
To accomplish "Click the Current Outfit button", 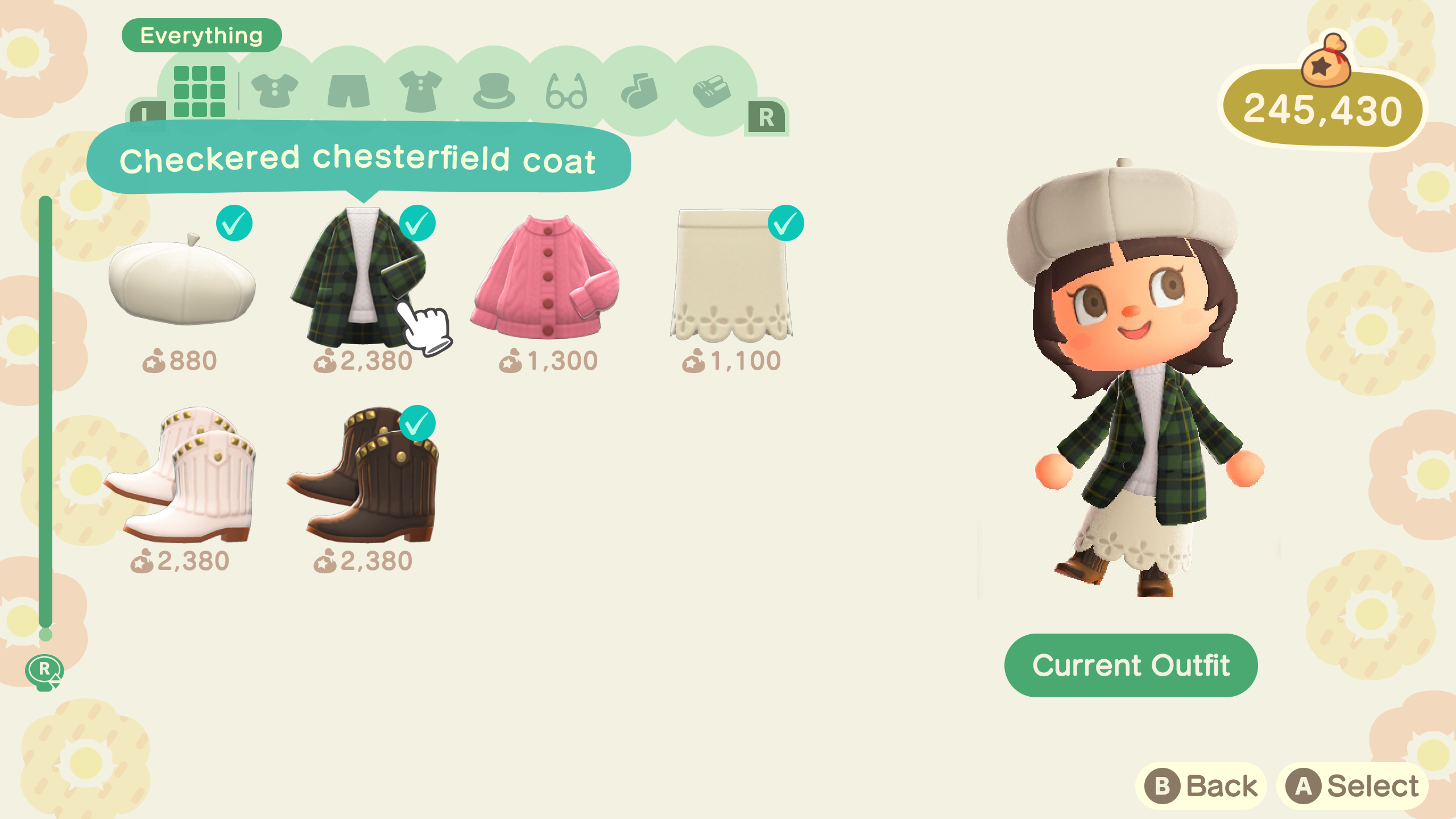I will (1131, 665).
